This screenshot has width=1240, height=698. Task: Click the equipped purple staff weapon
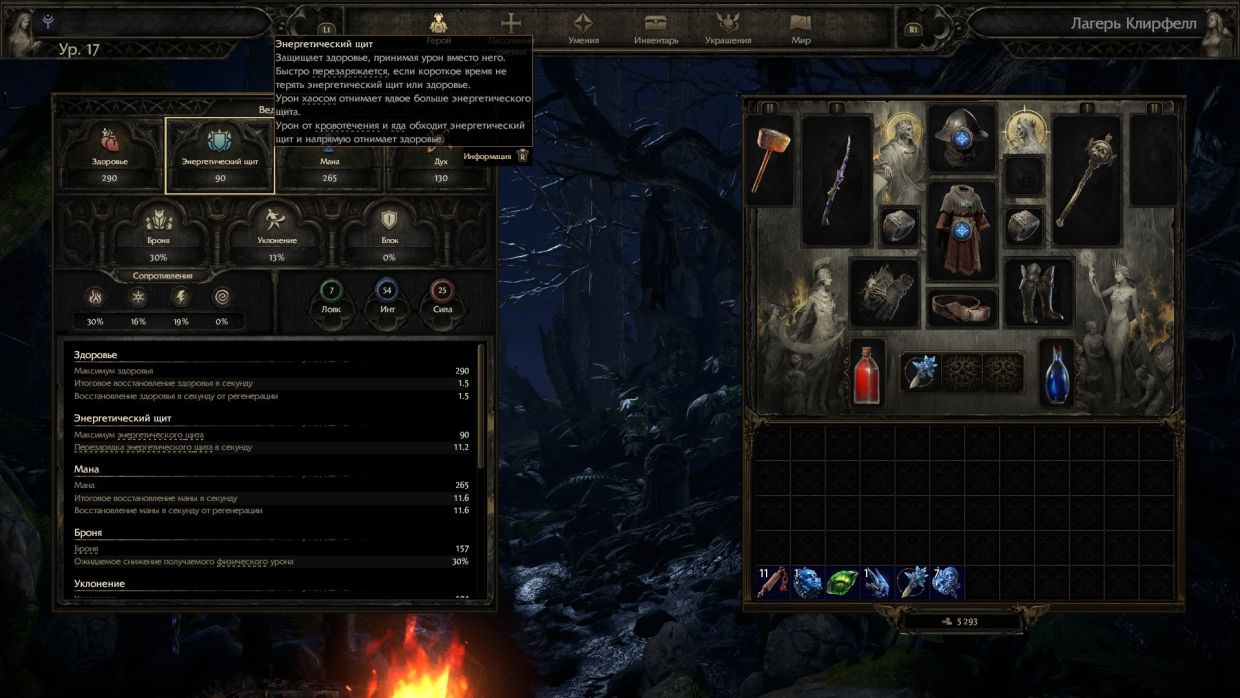coord(837,180)
